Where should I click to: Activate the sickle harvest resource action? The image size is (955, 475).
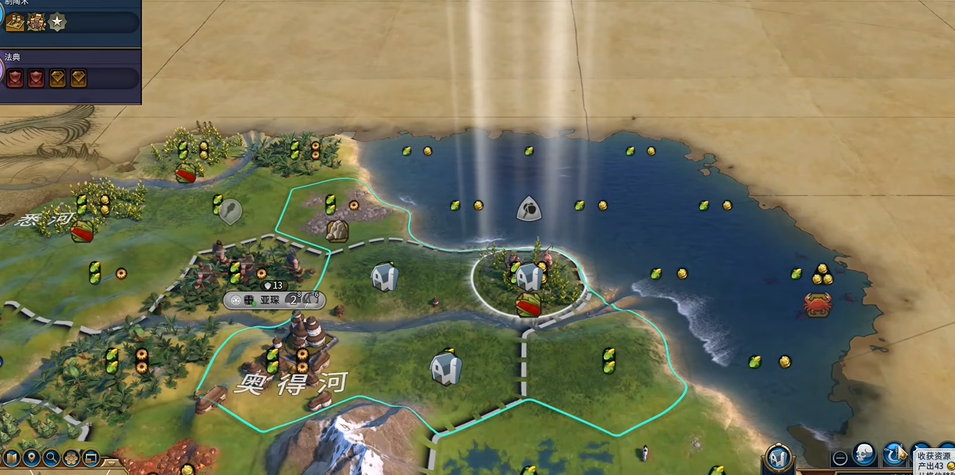[895, 456]
